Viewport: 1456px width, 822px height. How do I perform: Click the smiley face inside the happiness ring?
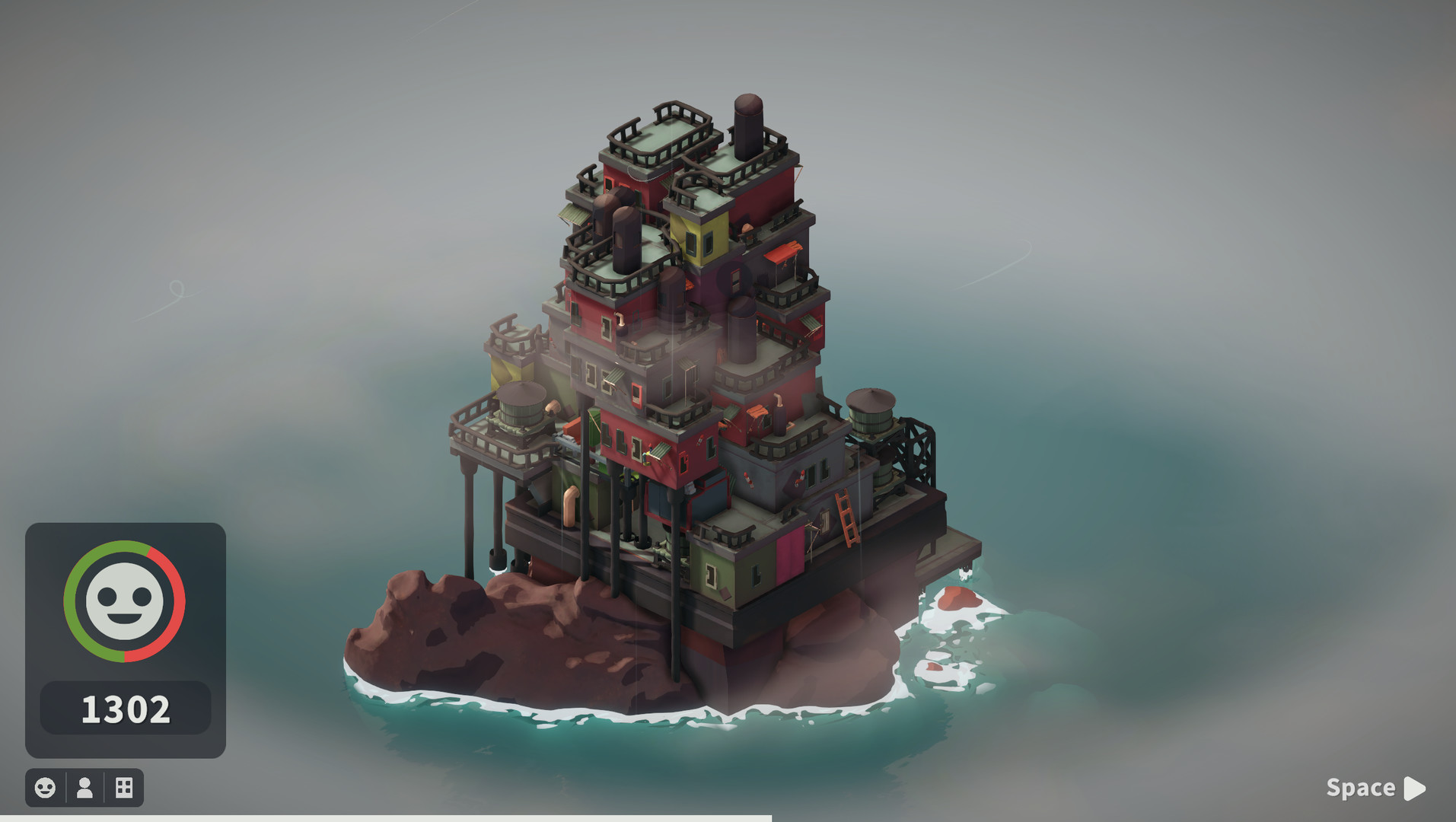(126, 601)
